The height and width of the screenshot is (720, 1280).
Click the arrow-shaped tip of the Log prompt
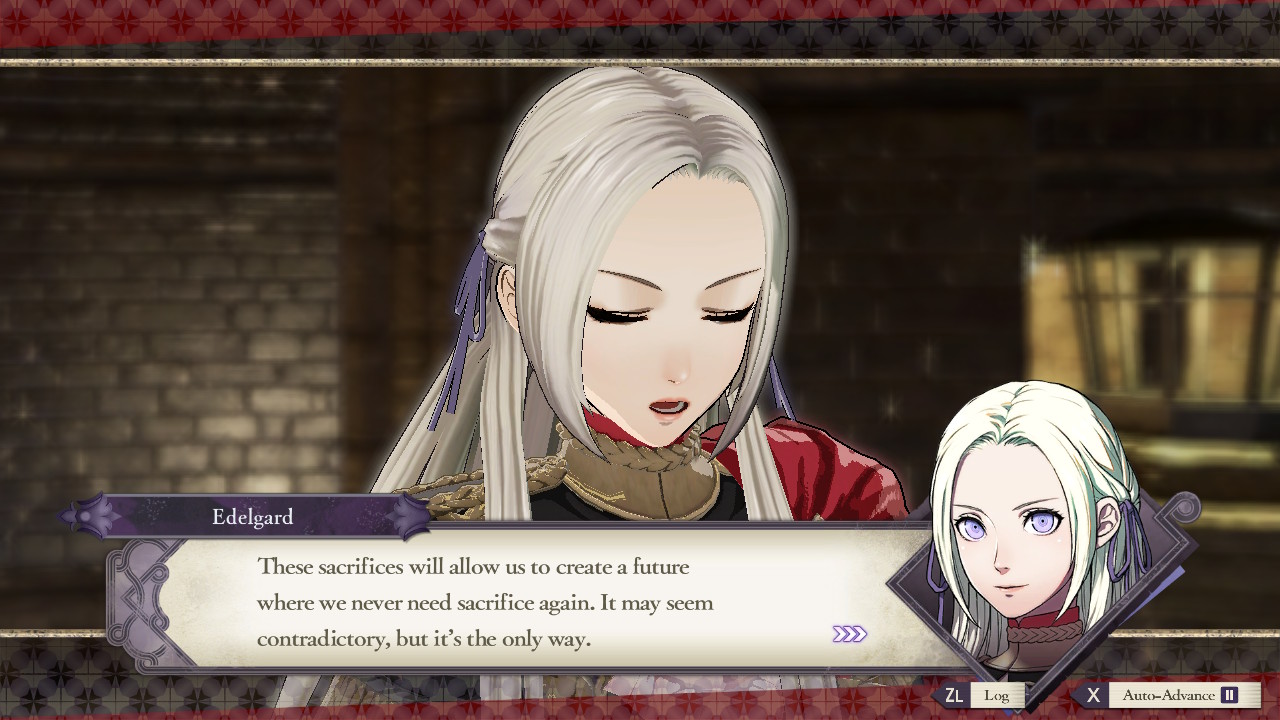935,695
